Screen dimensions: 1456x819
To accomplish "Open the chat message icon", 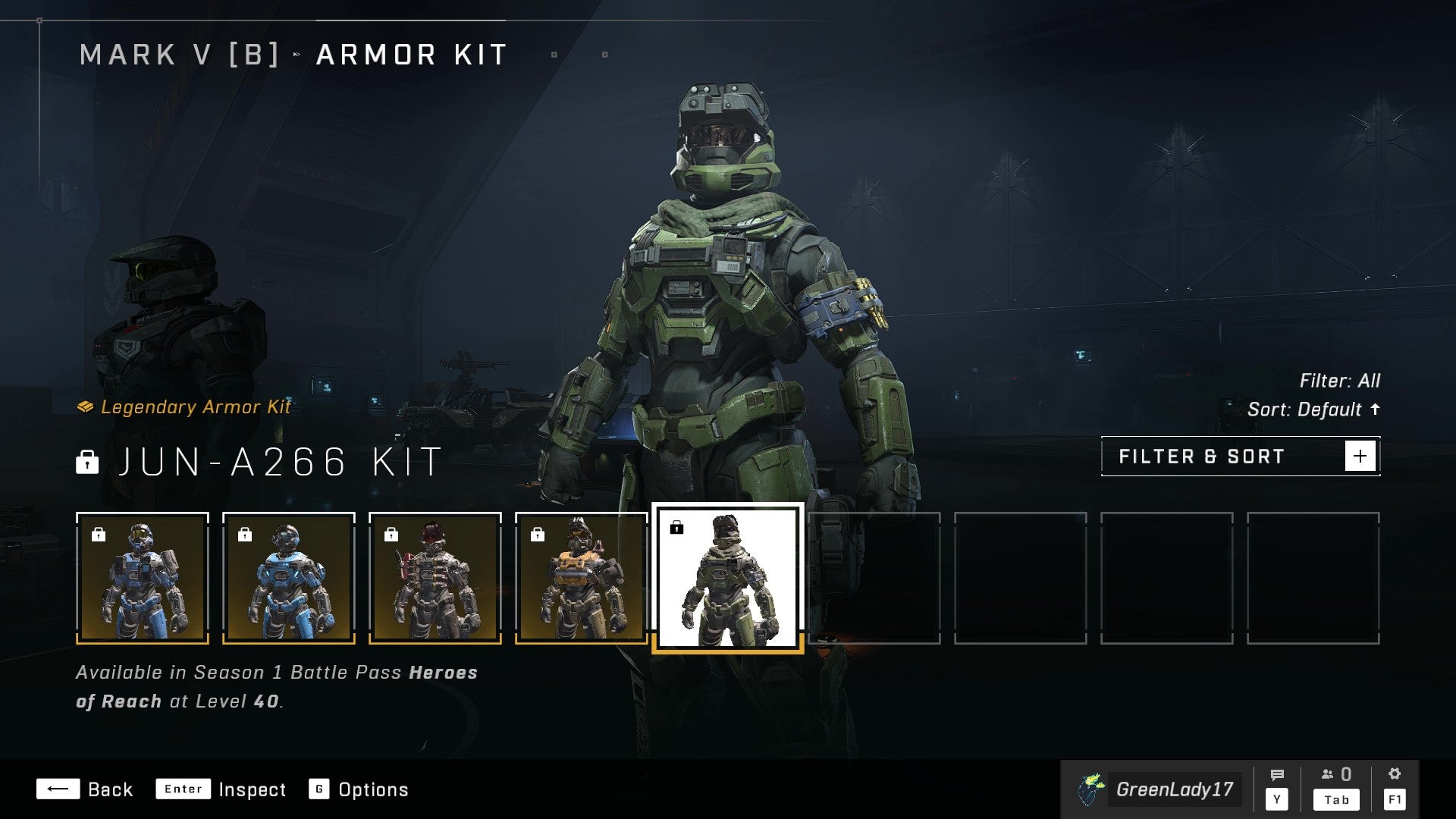I will pyautogui.click(x=1278, y=775).
